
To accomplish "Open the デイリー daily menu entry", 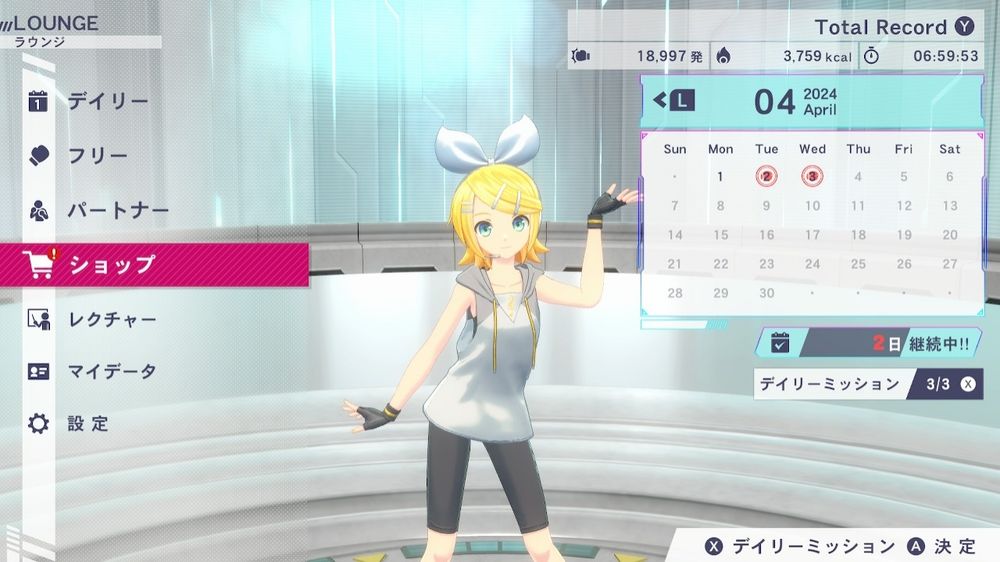I will click(108, 101).
